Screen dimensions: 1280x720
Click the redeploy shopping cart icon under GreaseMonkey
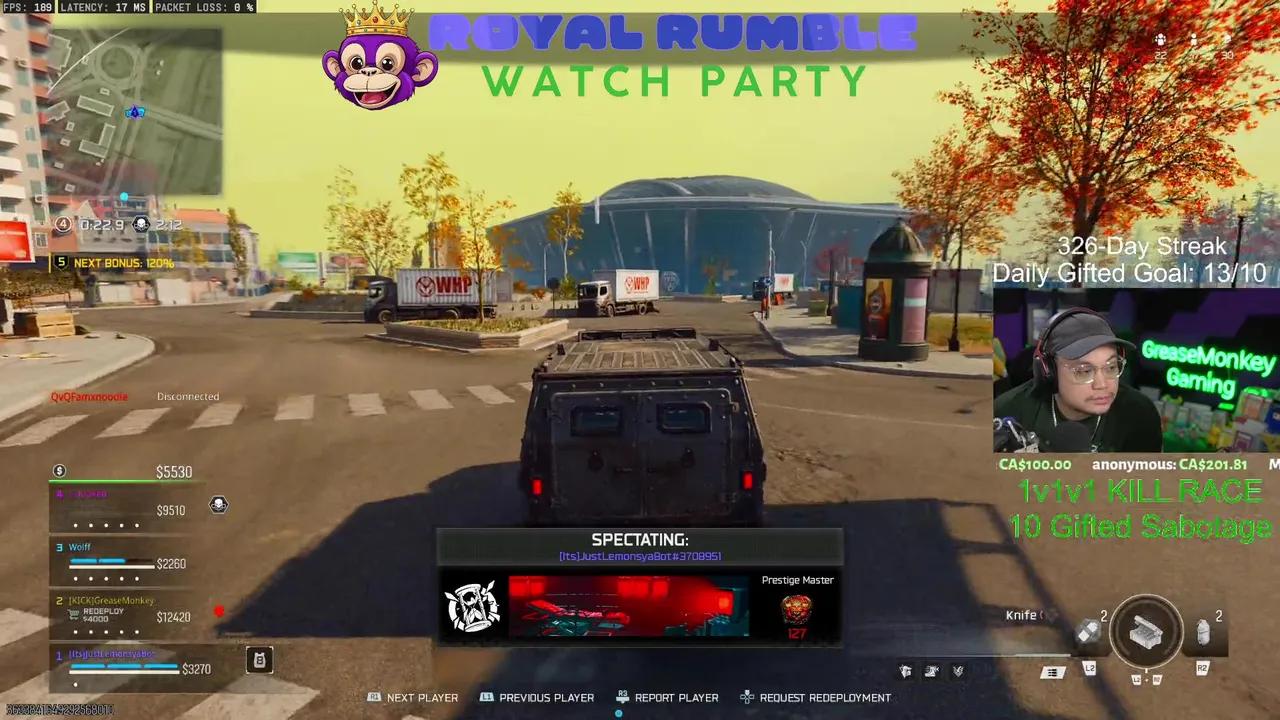tap(73, 614)
